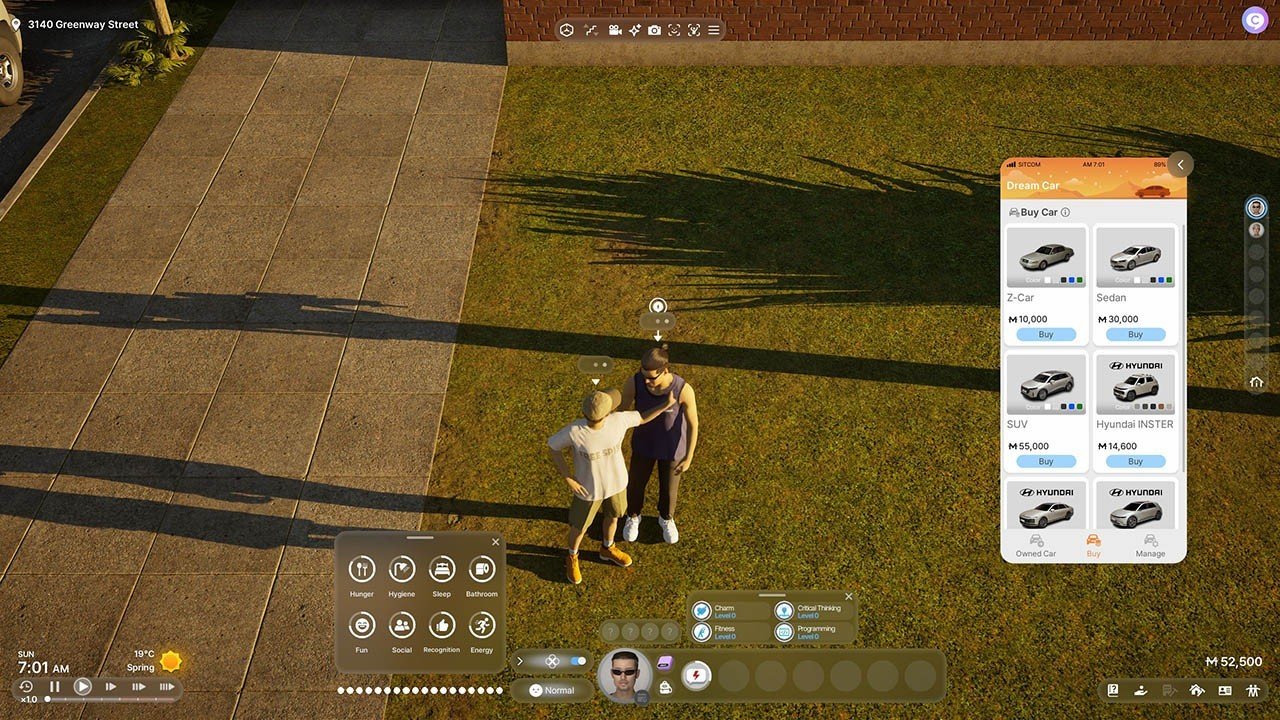The image size is (1280, 720).
Task: Open the account profile icon
Action: pos(1254,19)
